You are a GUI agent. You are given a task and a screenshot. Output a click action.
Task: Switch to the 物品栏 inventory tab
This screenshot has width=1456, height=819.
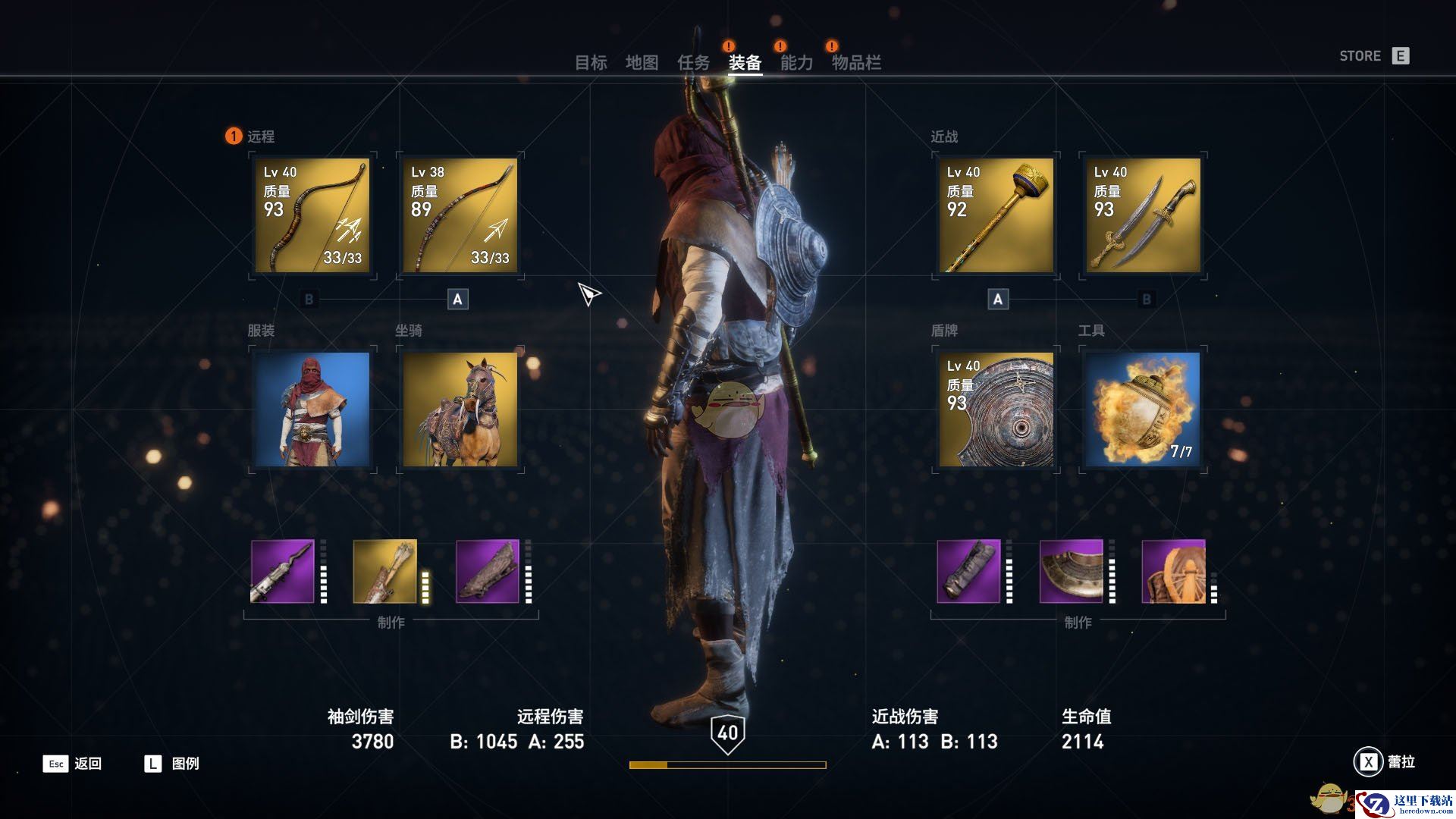point(856,63)
